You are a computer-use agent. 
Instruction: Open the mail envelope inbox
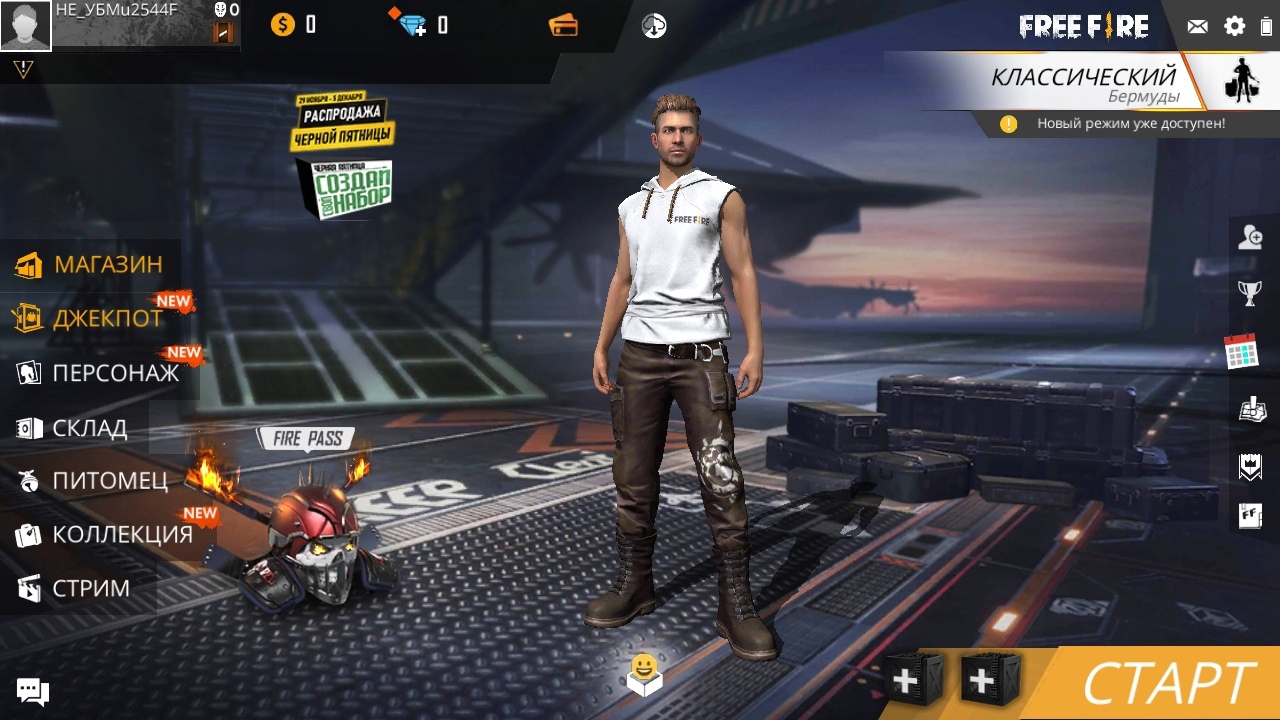coord(1197,27)
